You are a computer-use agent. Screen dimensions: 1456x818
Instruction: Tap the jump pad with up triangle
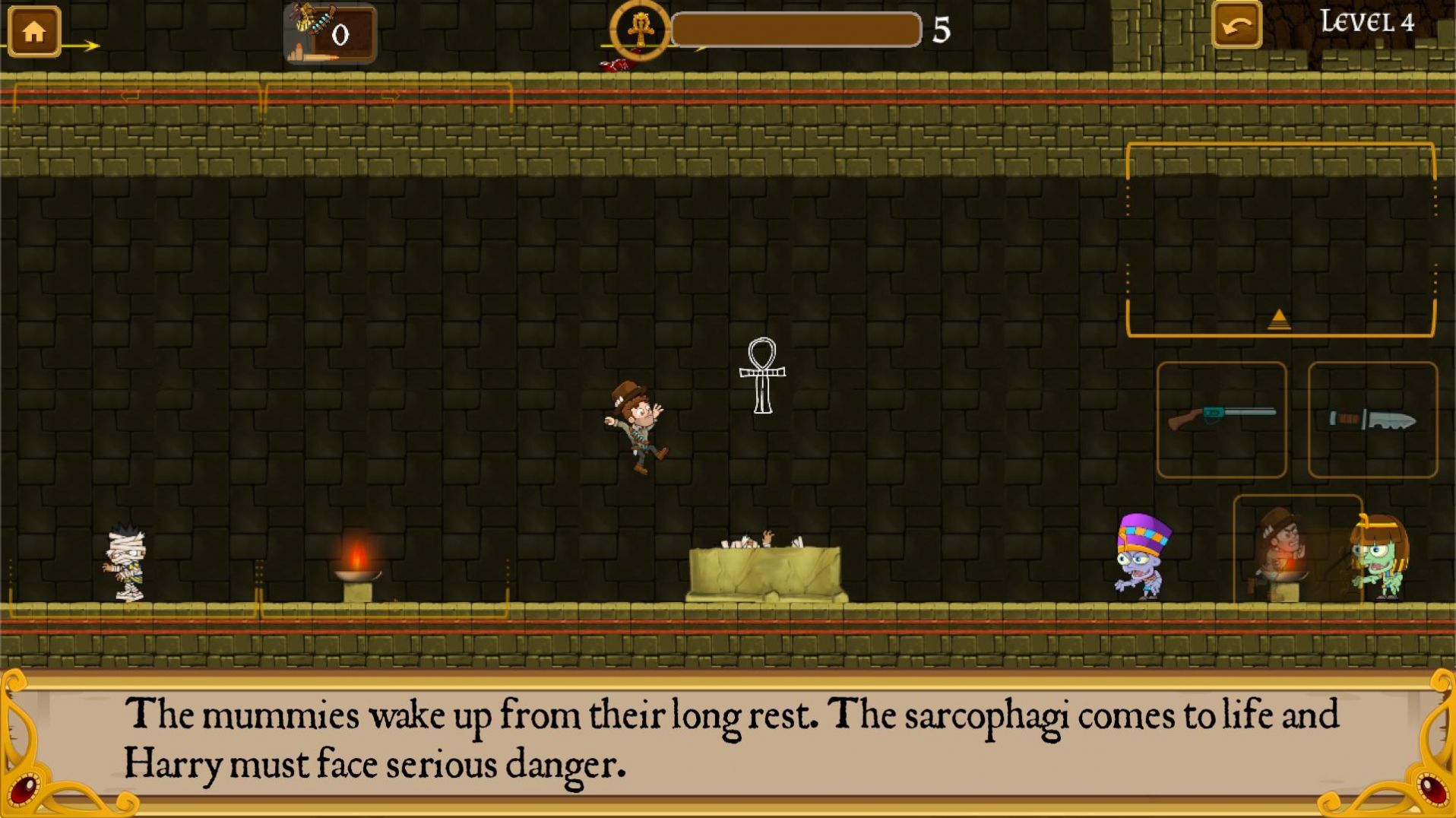tap(1280, 240)
